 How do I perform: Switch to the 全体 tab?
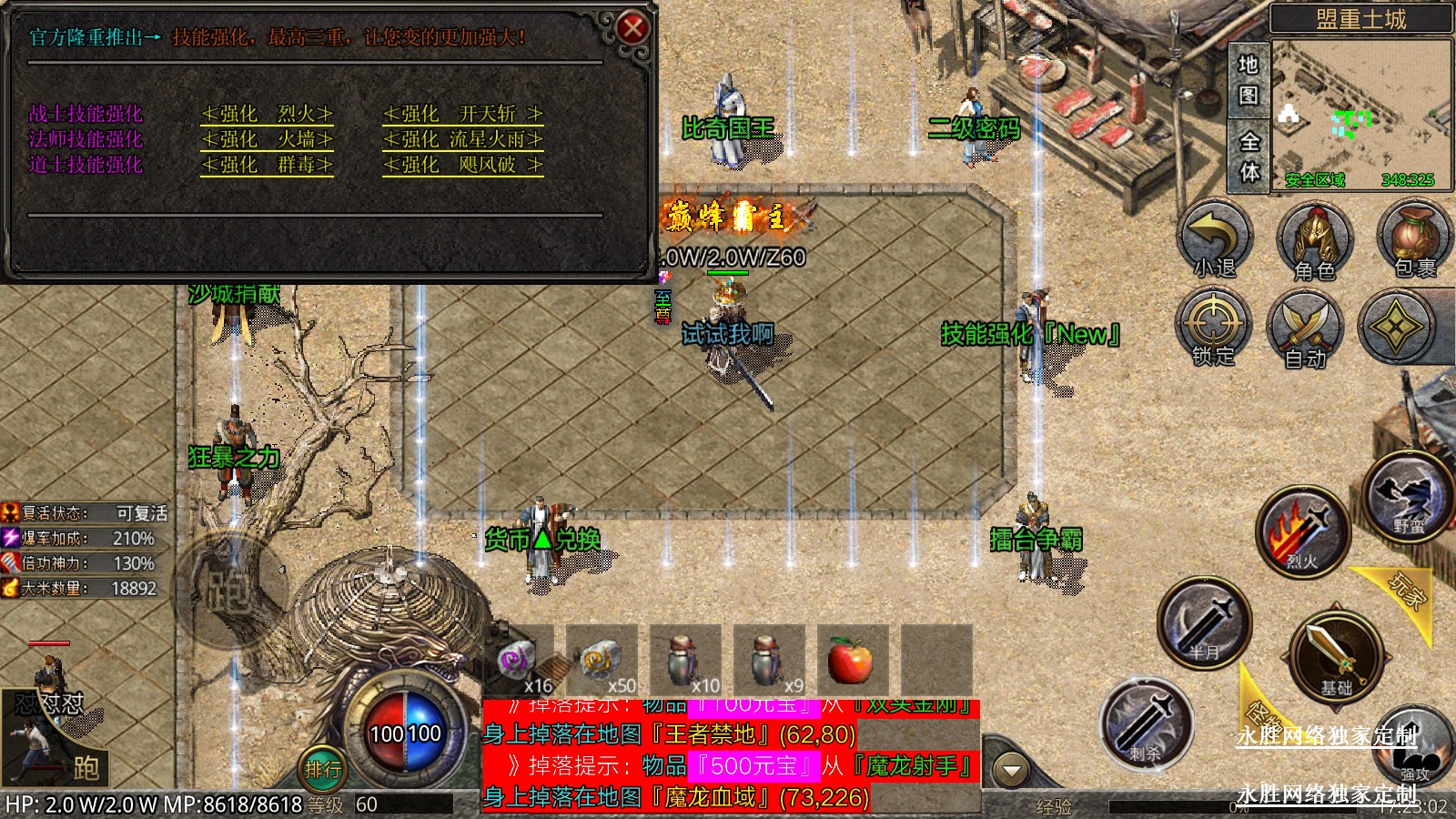pyautogui.click(x=1249, y=156)
